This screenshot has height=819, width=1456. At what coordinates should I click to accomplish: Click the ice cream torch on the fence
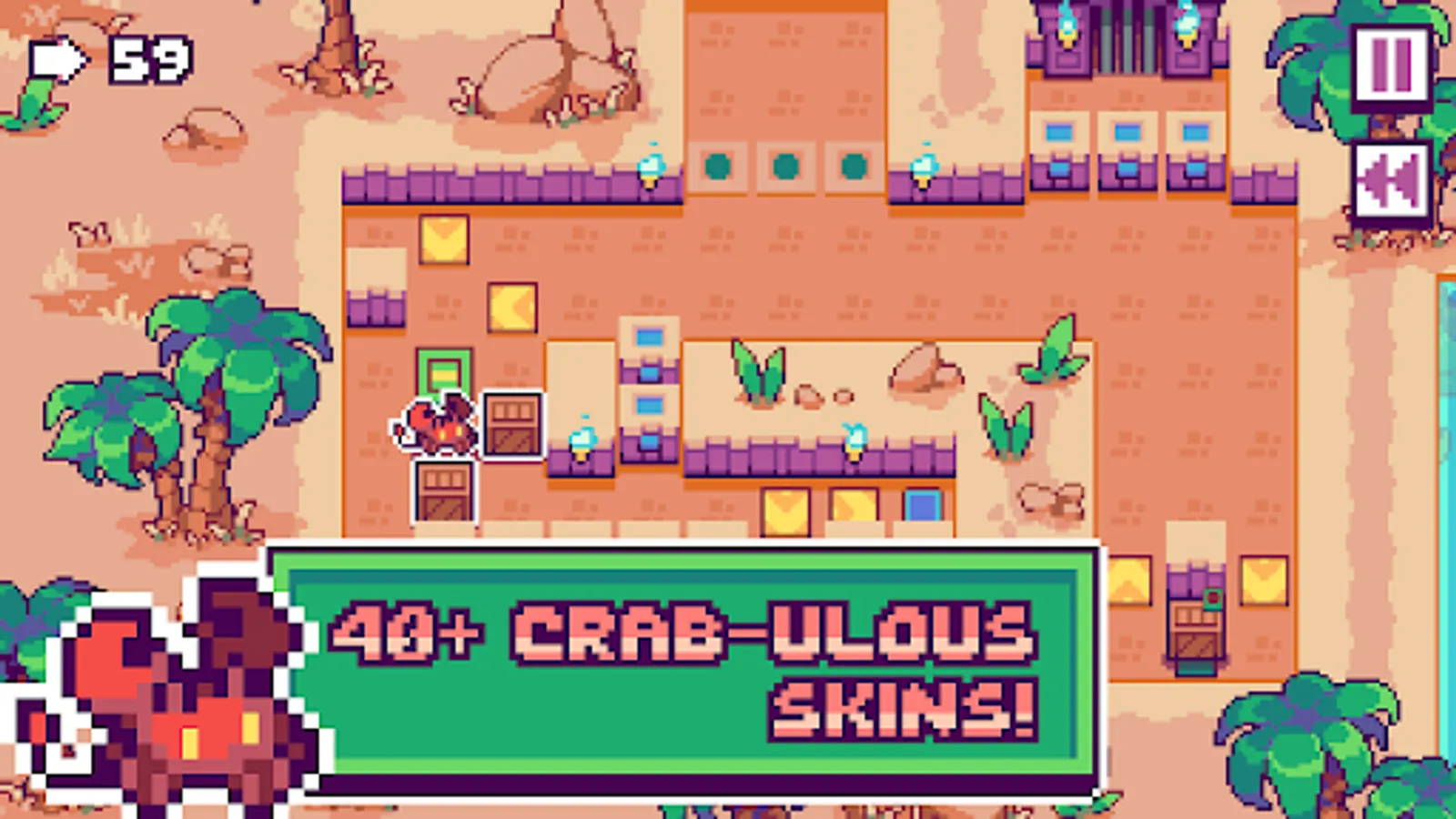pos(650,168)
